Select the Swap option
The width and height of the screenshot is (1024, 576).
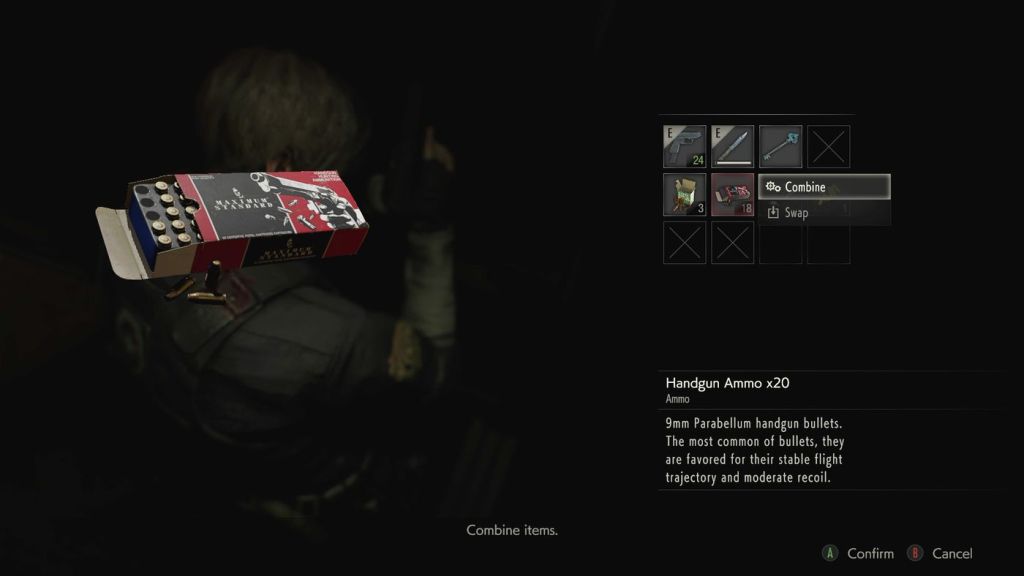point(824,212)
